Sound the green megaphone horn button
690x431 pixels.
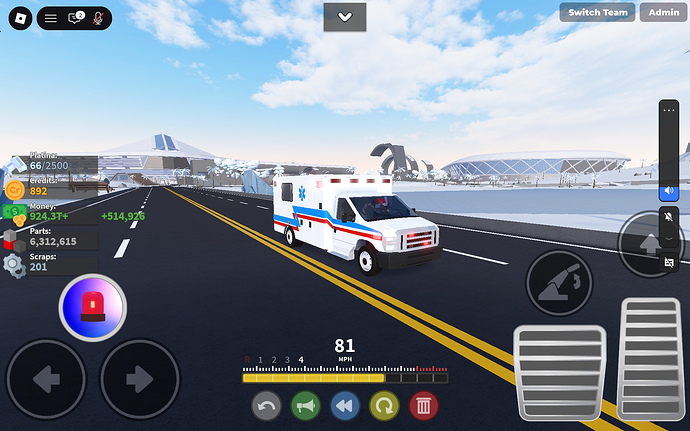pyautogui.click(x=305, y=405)
